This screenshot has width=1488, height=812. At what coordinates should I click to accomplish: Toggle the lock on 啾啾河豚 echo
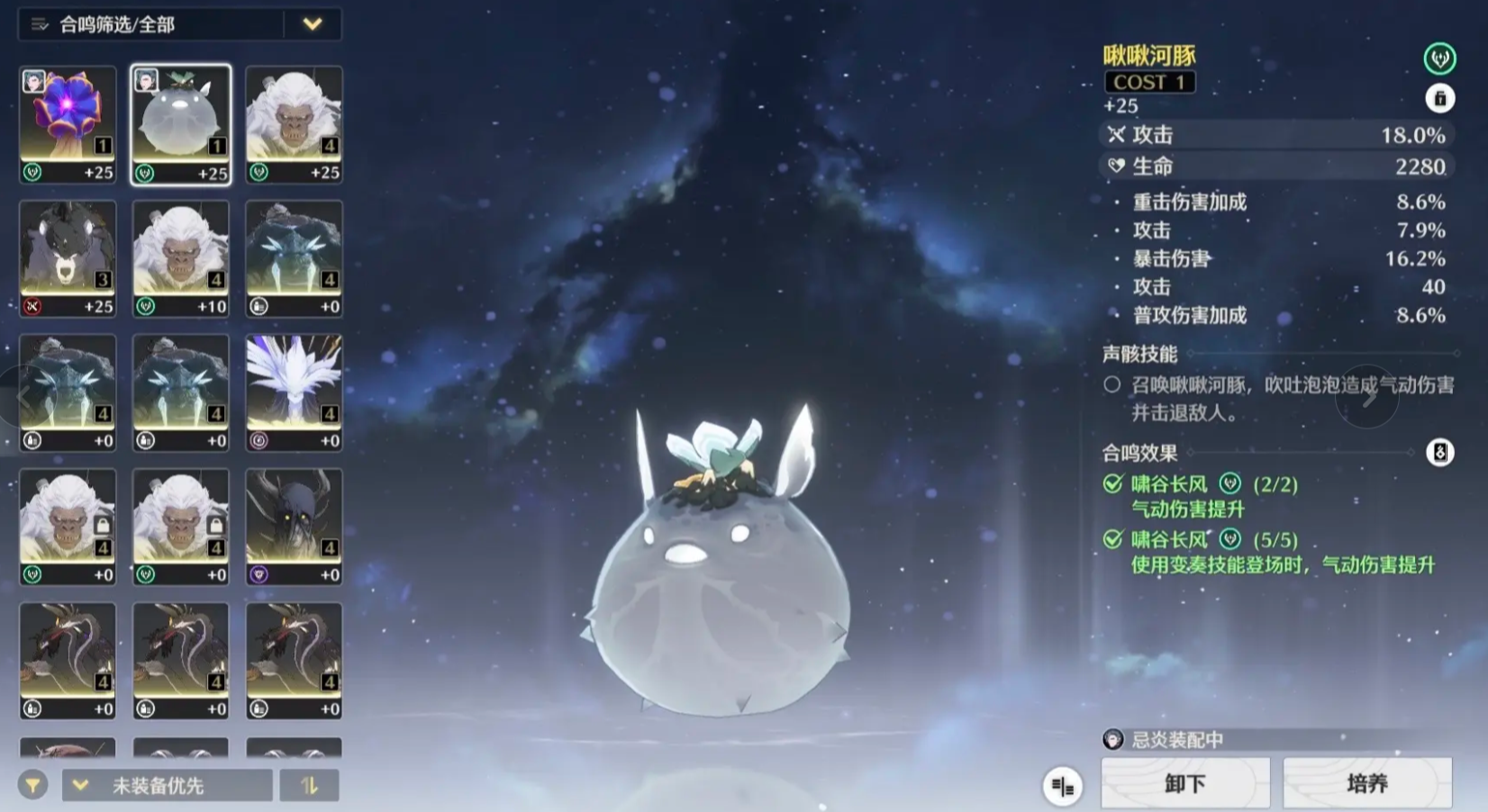(1440, 99)
